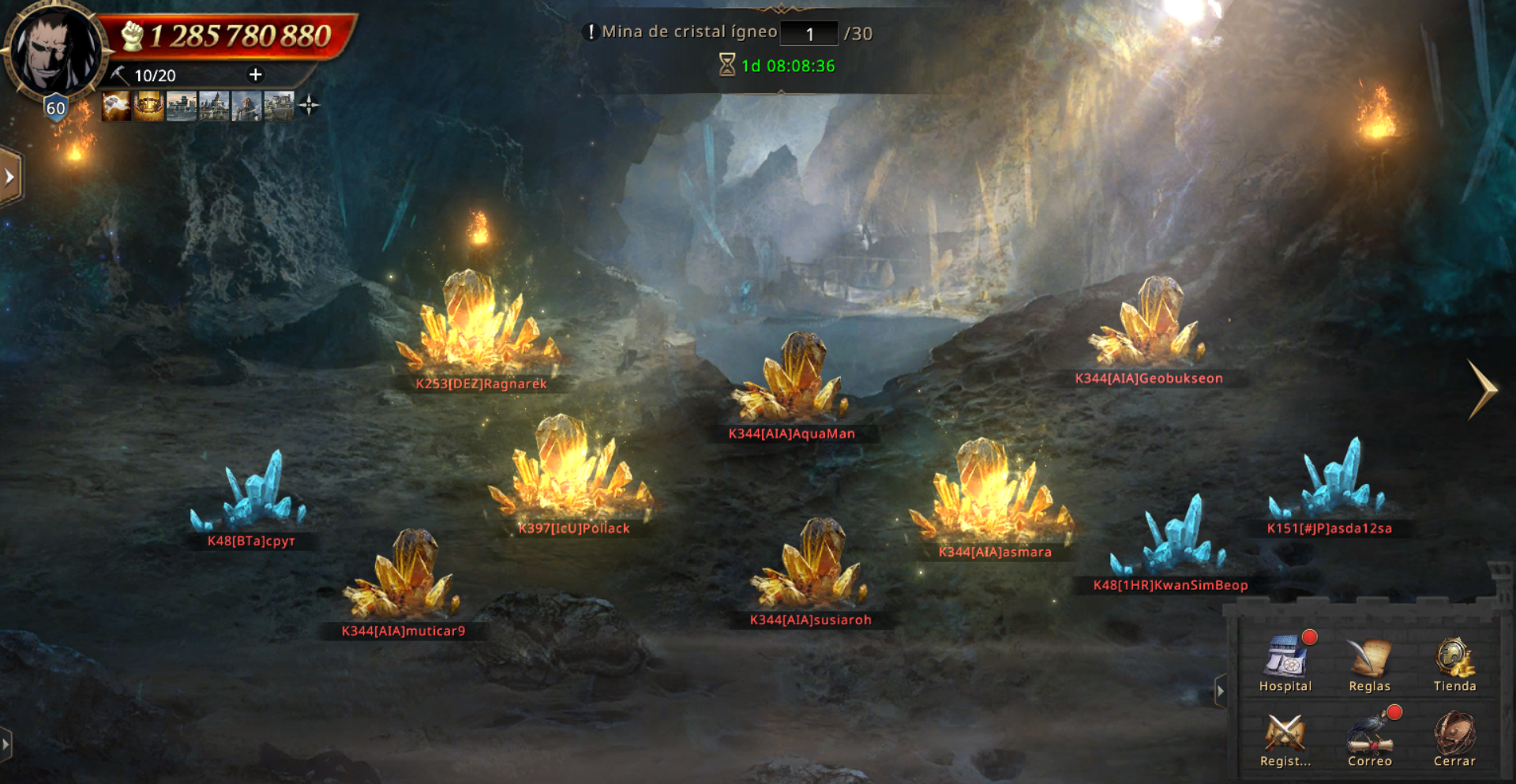Image resolution: width=1516 pixels, height=784 pixels.
Task: Go to the next mine page arrow
Action: point(1482,389)
